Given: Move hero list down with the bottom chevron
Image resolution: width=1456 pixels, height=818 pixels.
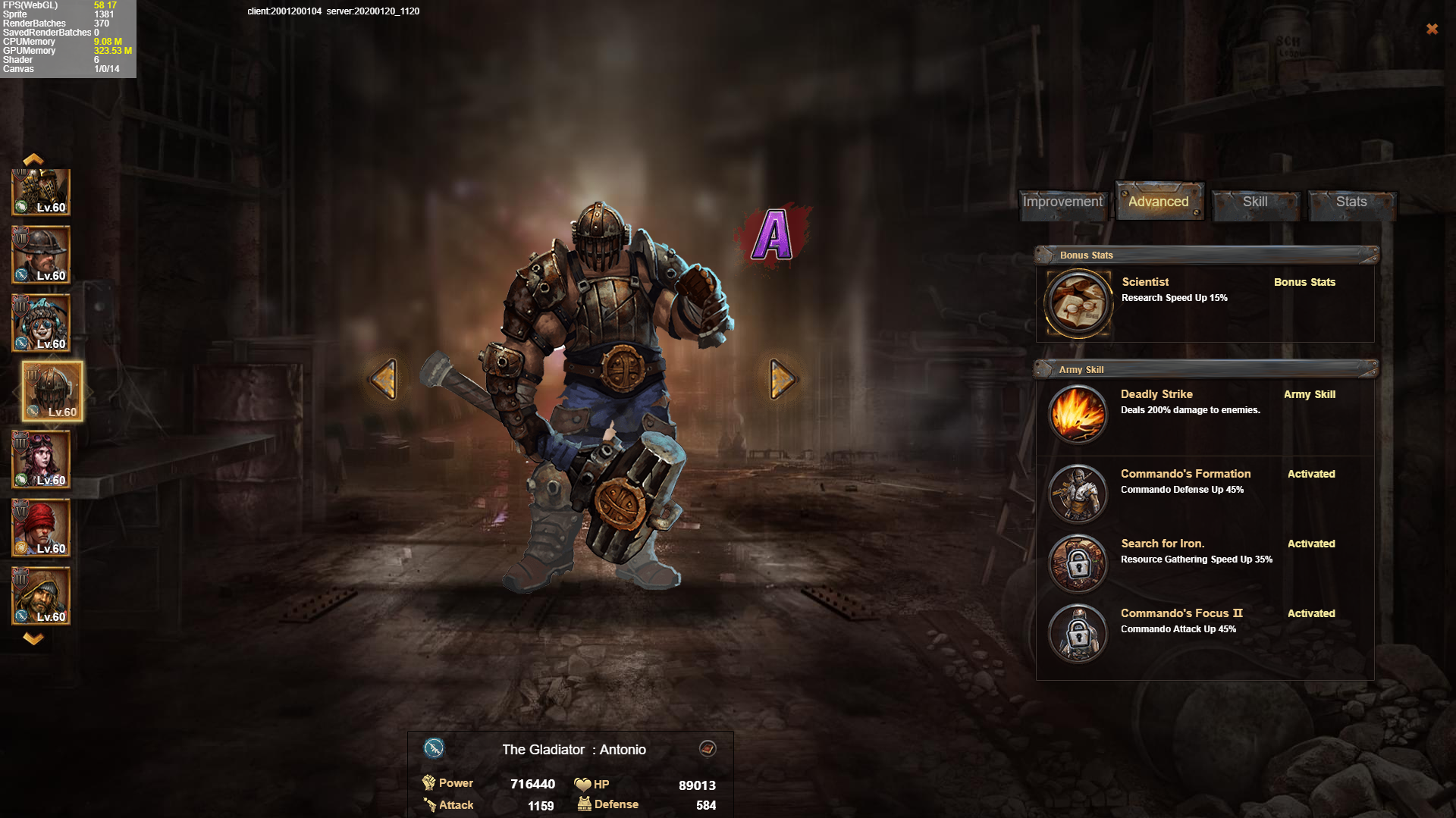Looking at the screenshot, I should point(33,638).
